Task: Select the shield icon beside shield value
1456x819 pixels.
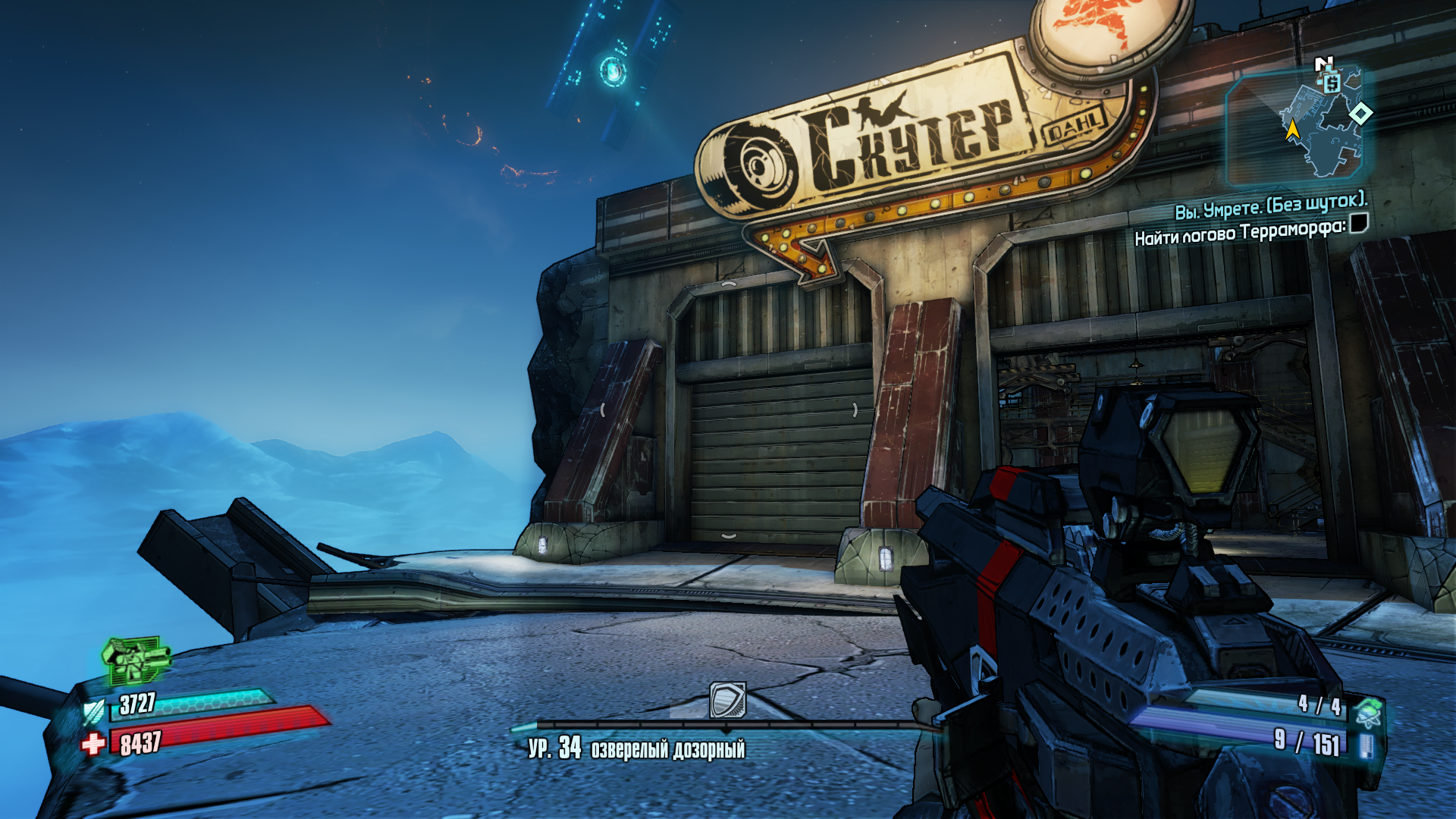Action: pos(95,711)
